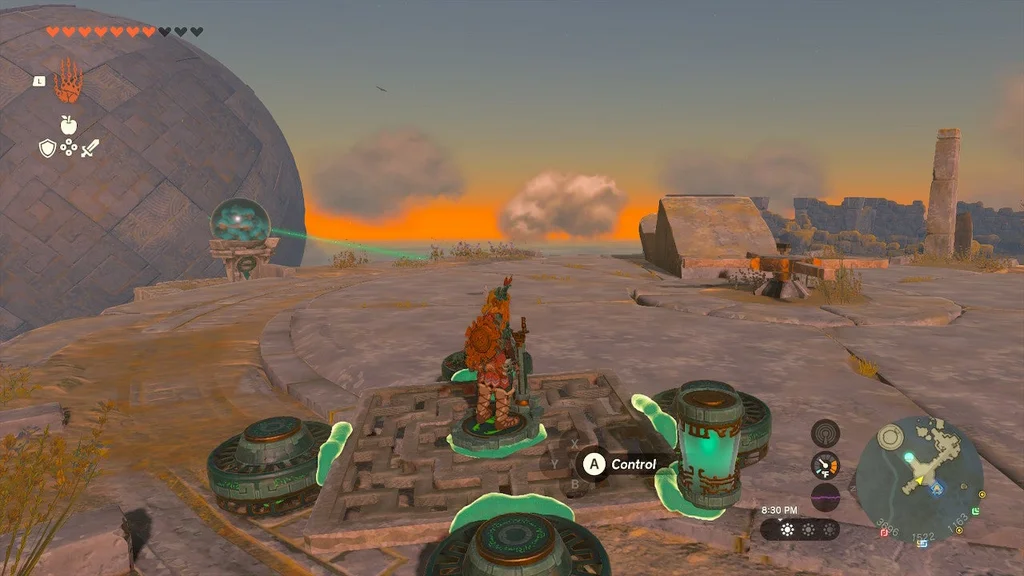Click the Shrine Sensor signal icon
This screenshot has height=576, width=1024.
point(825,434)
